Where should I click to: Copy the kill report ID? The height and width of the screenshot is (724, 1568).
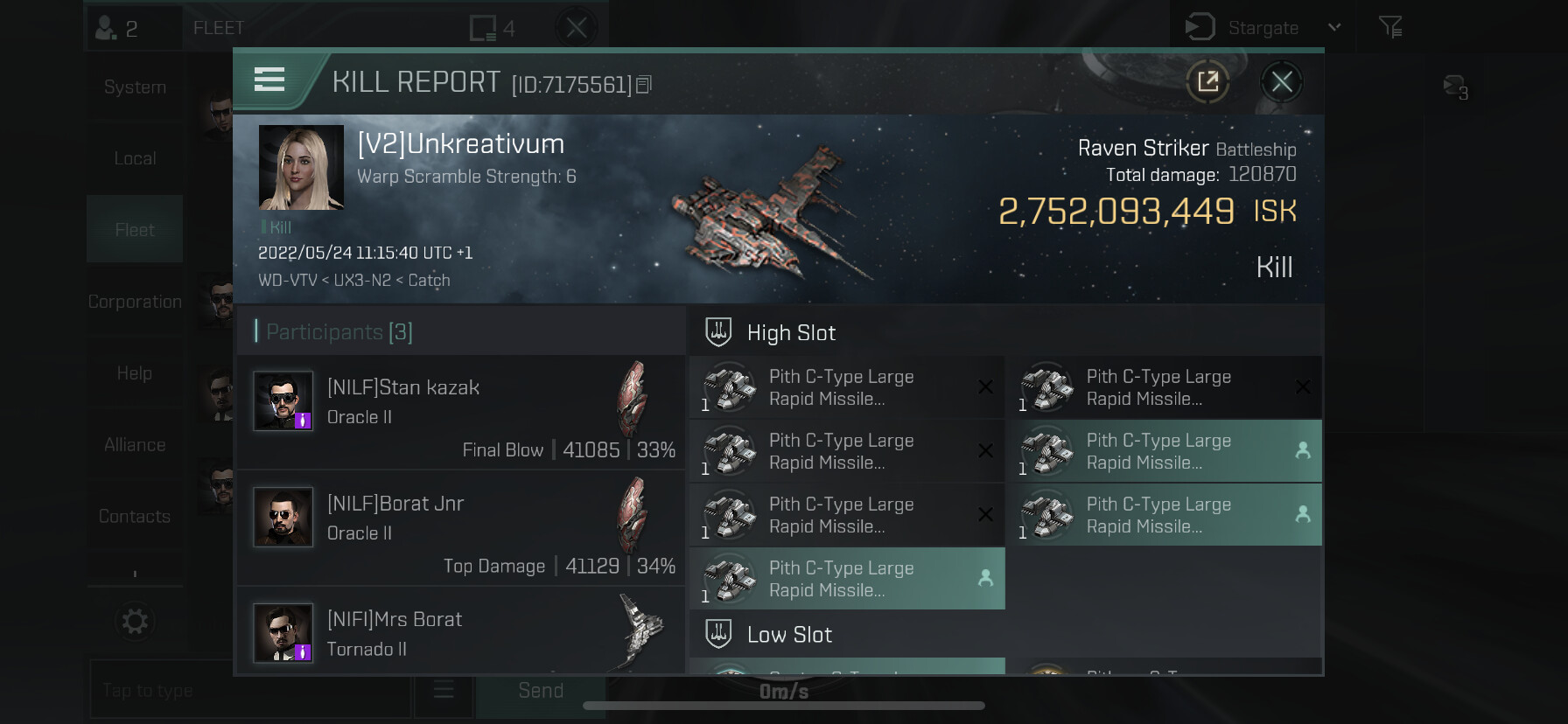click(644, 85)
